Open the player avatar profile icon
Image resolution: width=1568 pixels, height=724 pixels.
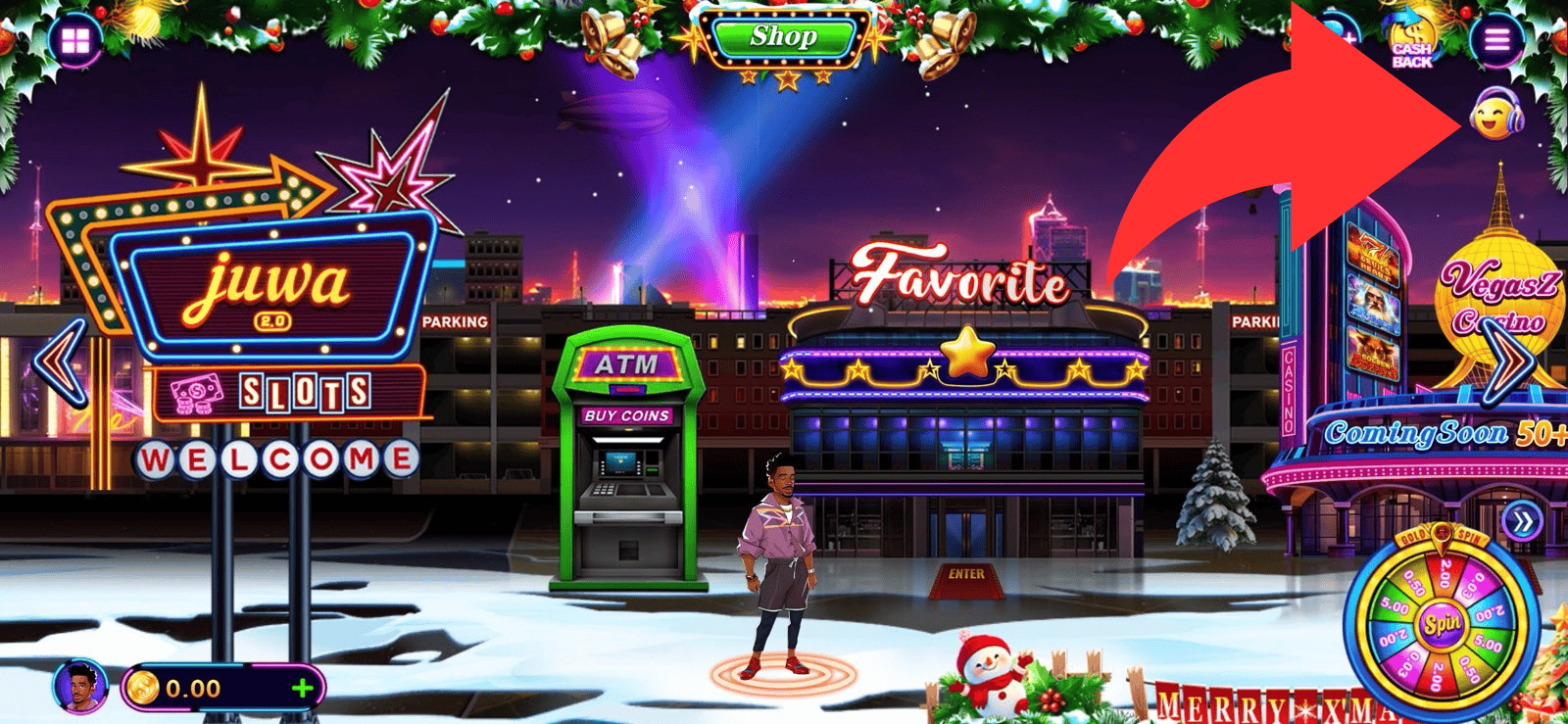pyautogui.click(x=80, y=687)
